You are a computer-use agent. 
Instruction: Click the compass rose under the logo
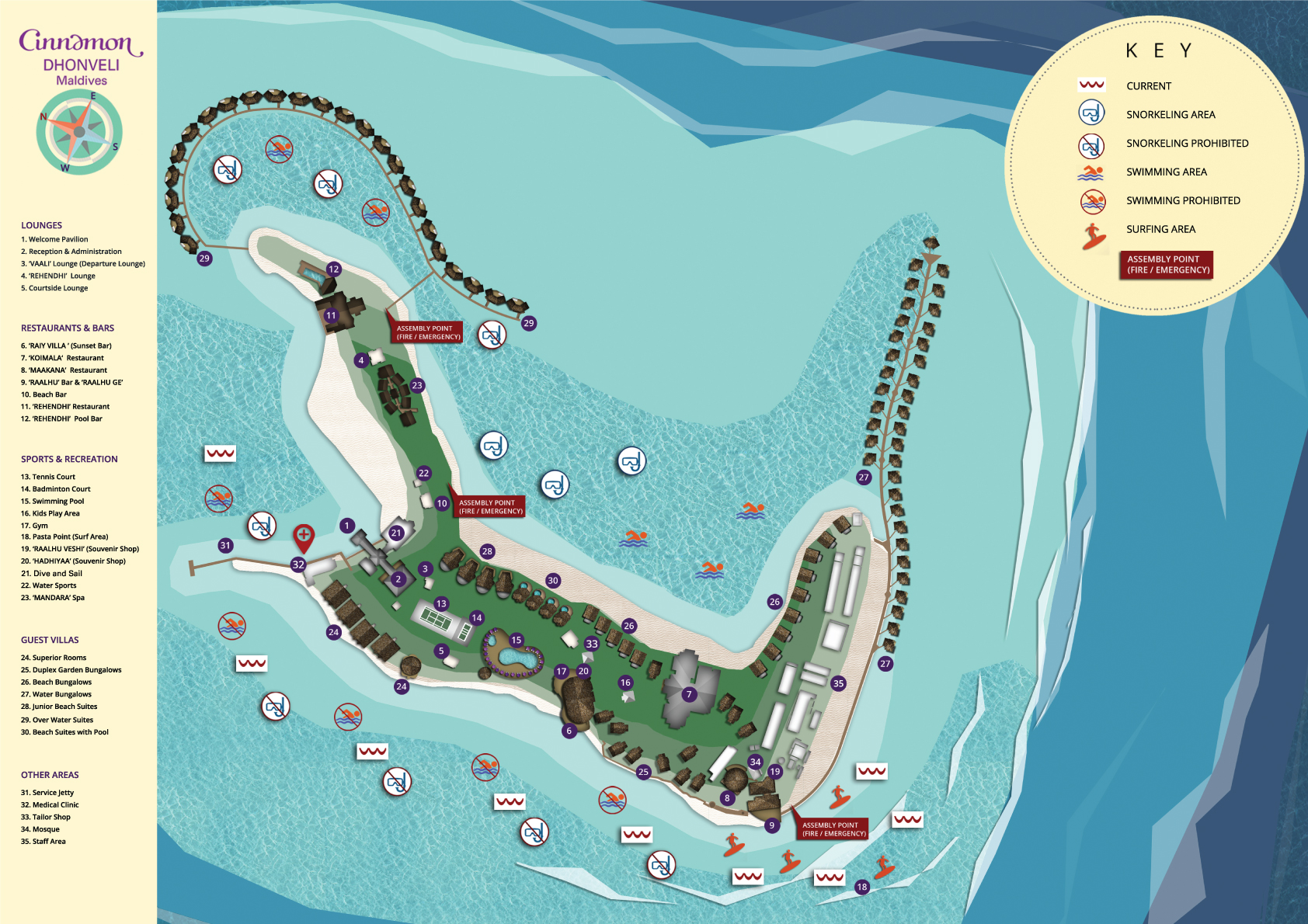(79, 132)
